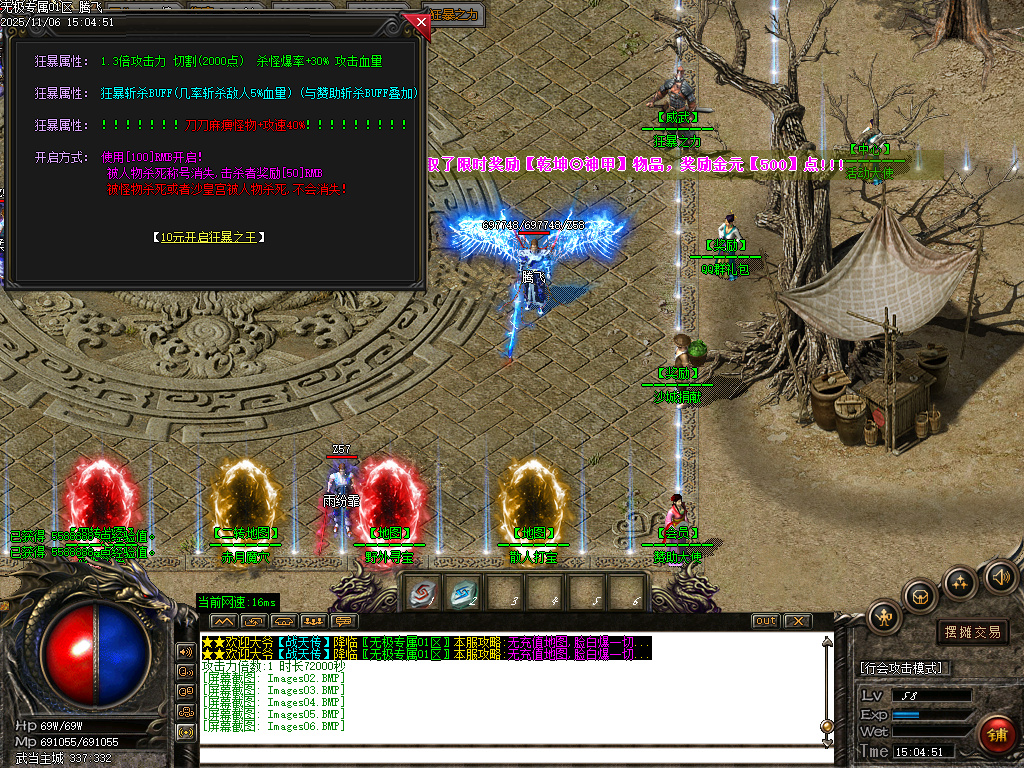Image resolution: width=1024 pixels, height=768 pixels.
Task: Select the red swirl skill in slot 1
Action: (x=424, y=592)
